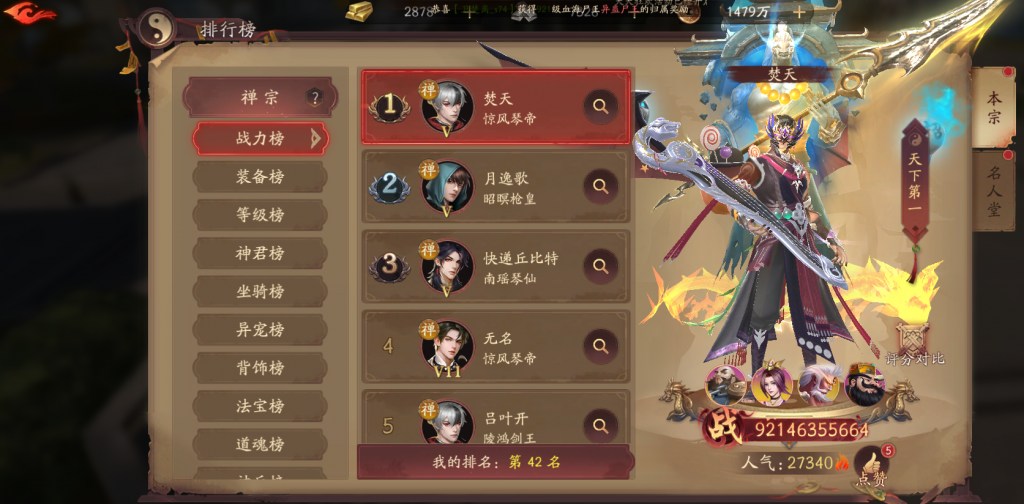Inspect first-ranked player 焚天 with magnifier
The image size is (1024, 504).
pos(600,106)
